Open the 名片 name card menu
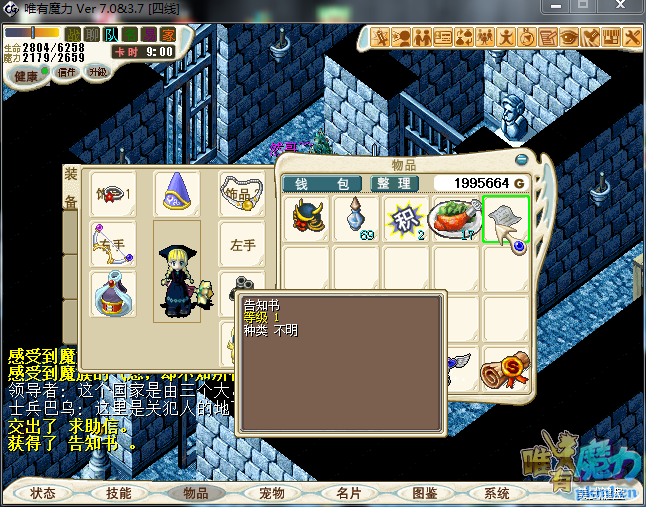 348,493
